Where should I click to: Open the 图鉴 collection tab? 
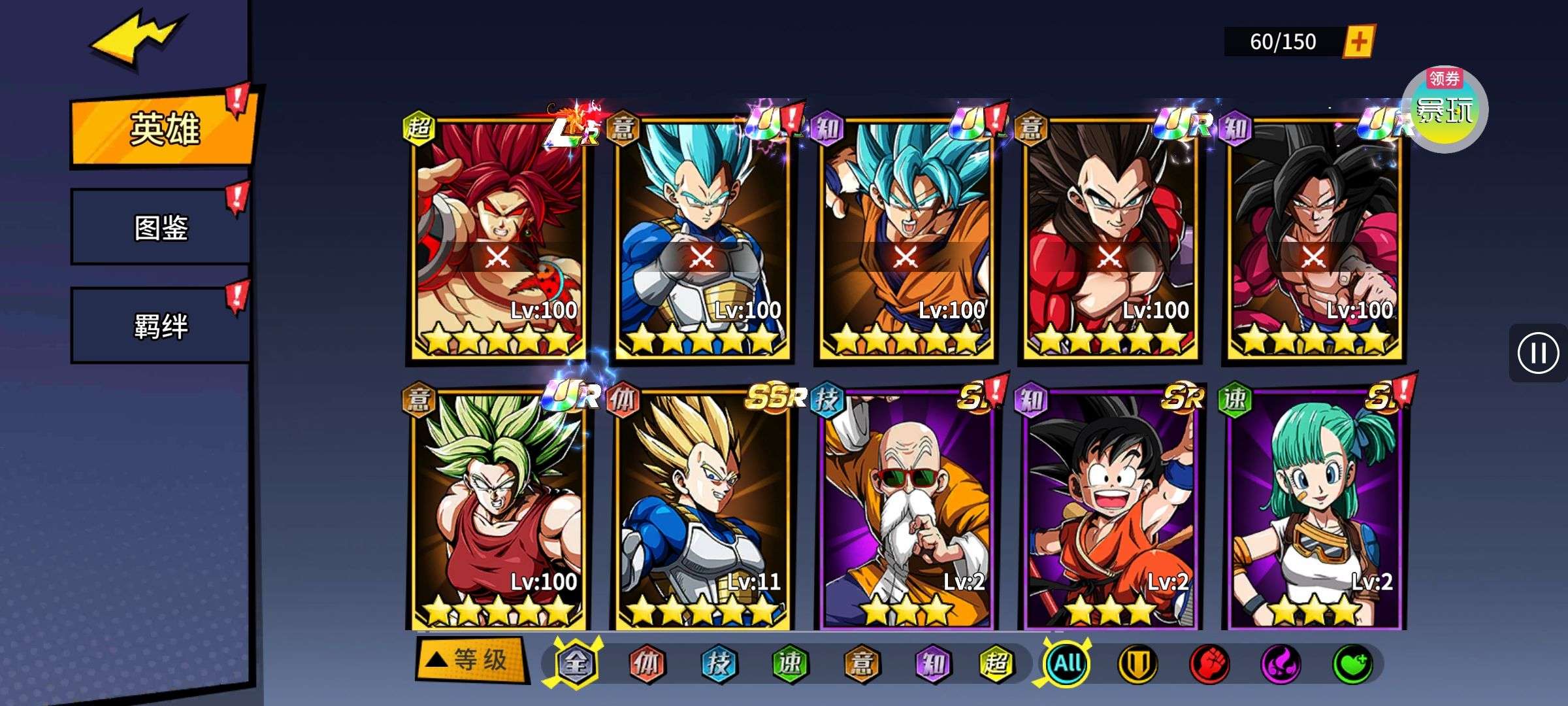pos(161,227)
